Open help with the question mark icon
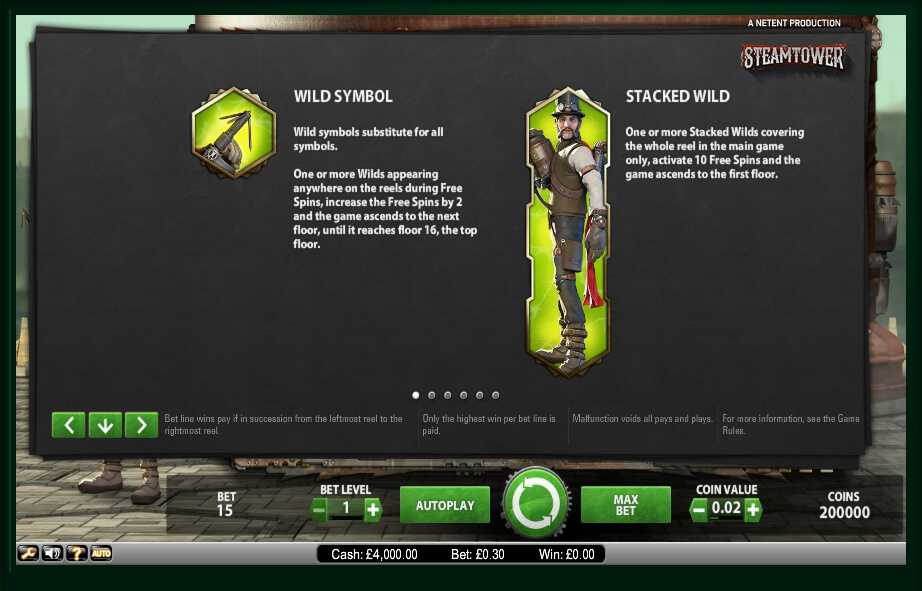Image resolution: width=922 pixels, height=591 pixels. pos(77,553)
